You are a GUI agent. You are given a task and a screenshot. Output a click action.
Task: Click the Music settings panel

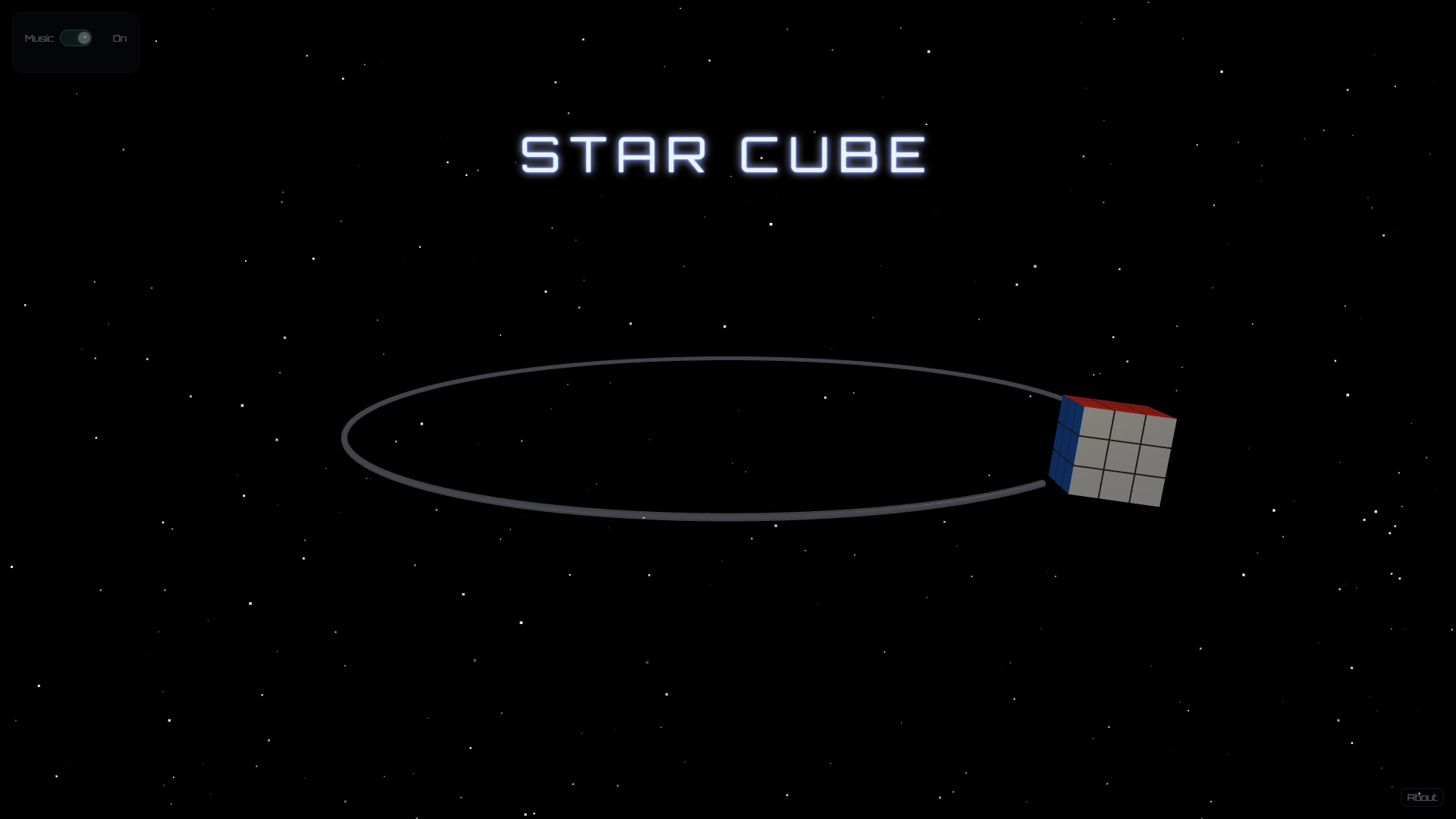[x=75, y=42]
